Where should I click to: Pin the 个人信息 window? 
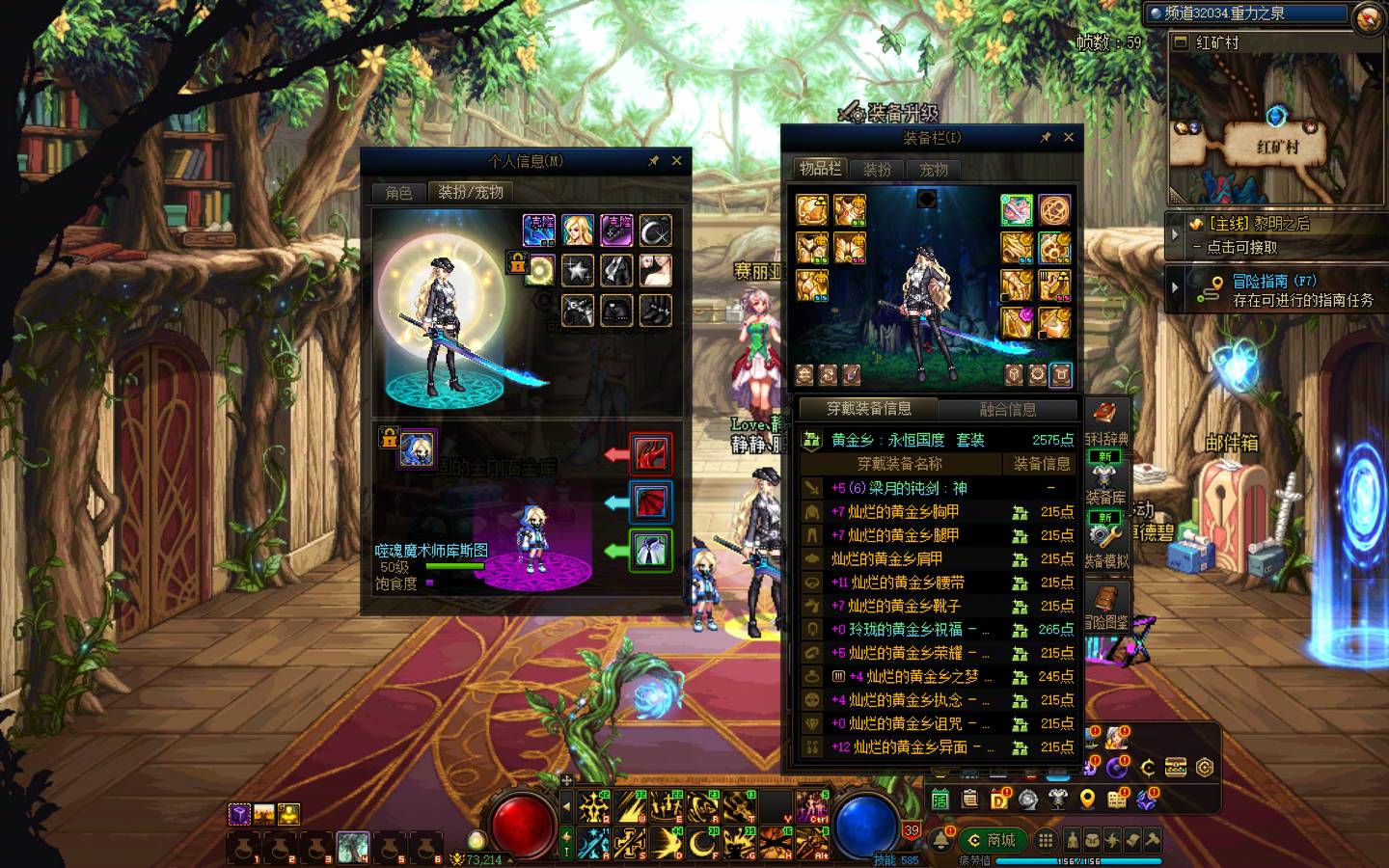(x=654, y=161)
